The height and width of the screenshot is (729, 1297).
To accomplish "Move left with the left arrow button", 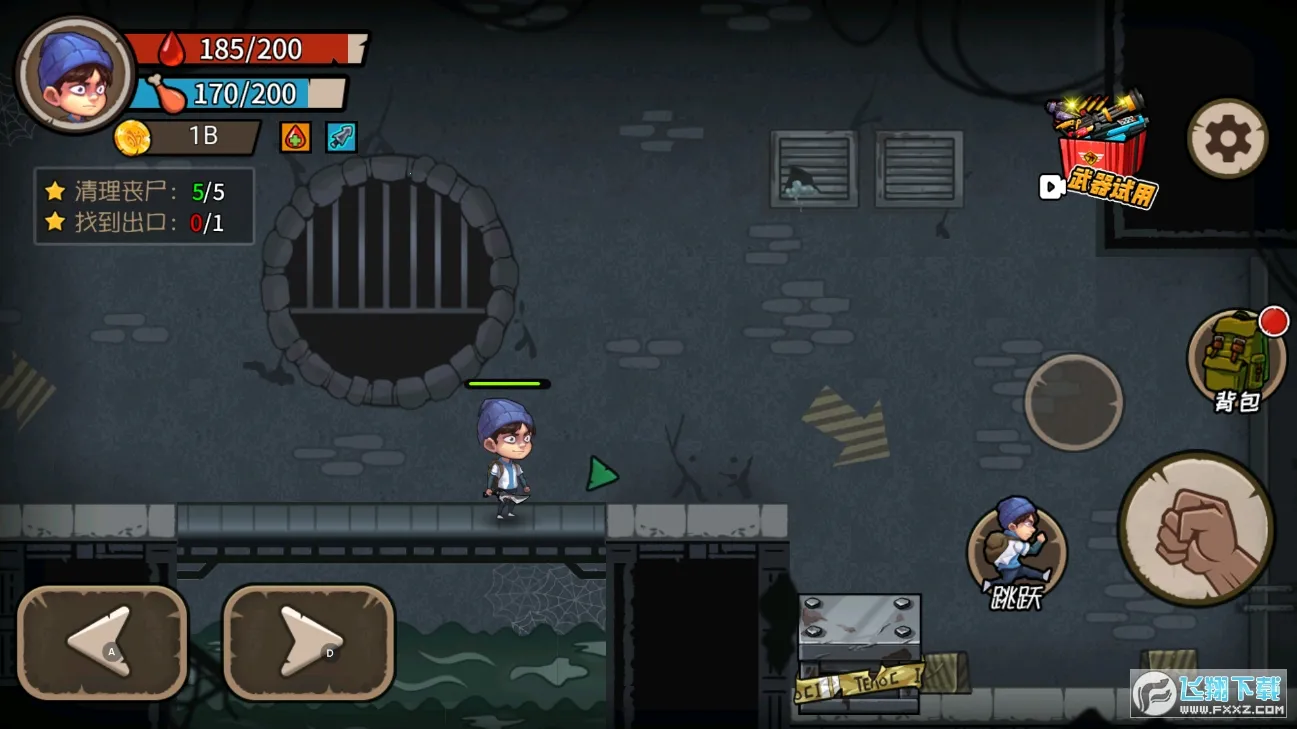I will click(102, 641).
